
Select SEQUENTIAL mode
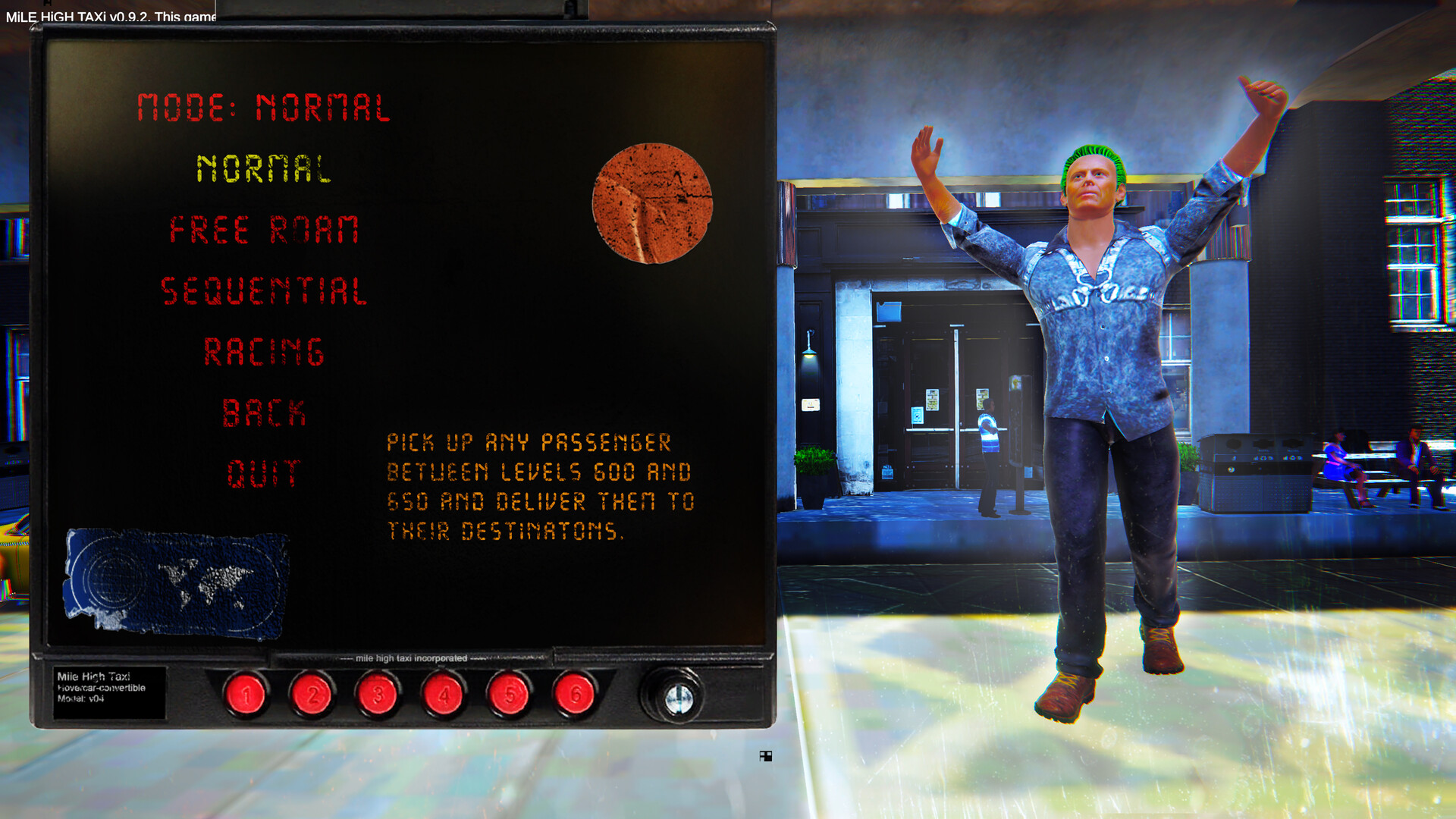[265, 290]
